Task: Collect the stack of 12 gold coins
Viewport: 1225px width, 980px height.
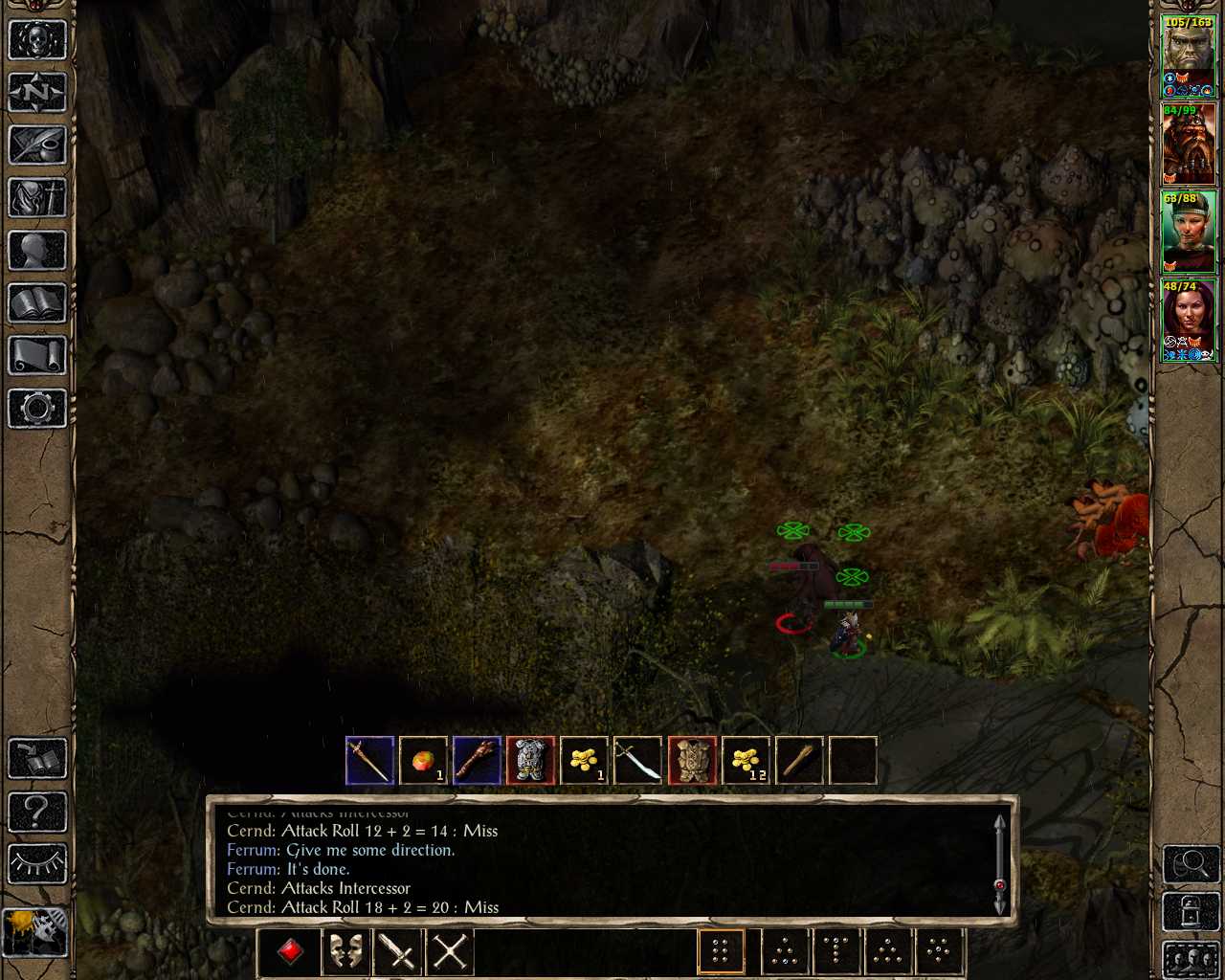Action: tap(746, 761)
